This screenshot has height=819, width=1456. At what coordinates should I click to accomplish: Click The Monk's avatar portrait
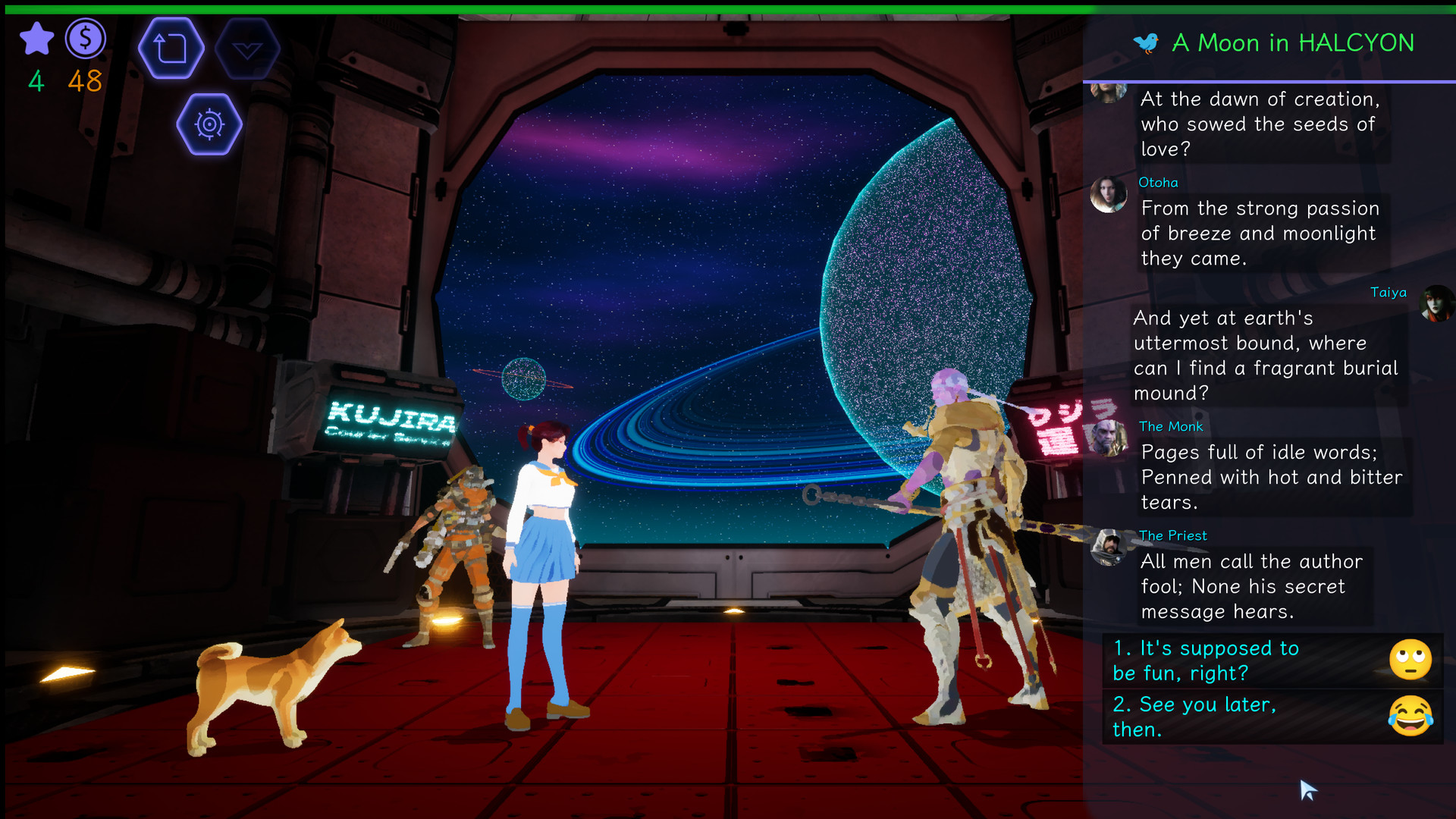pyautogui.click(x=1109, y=437)
